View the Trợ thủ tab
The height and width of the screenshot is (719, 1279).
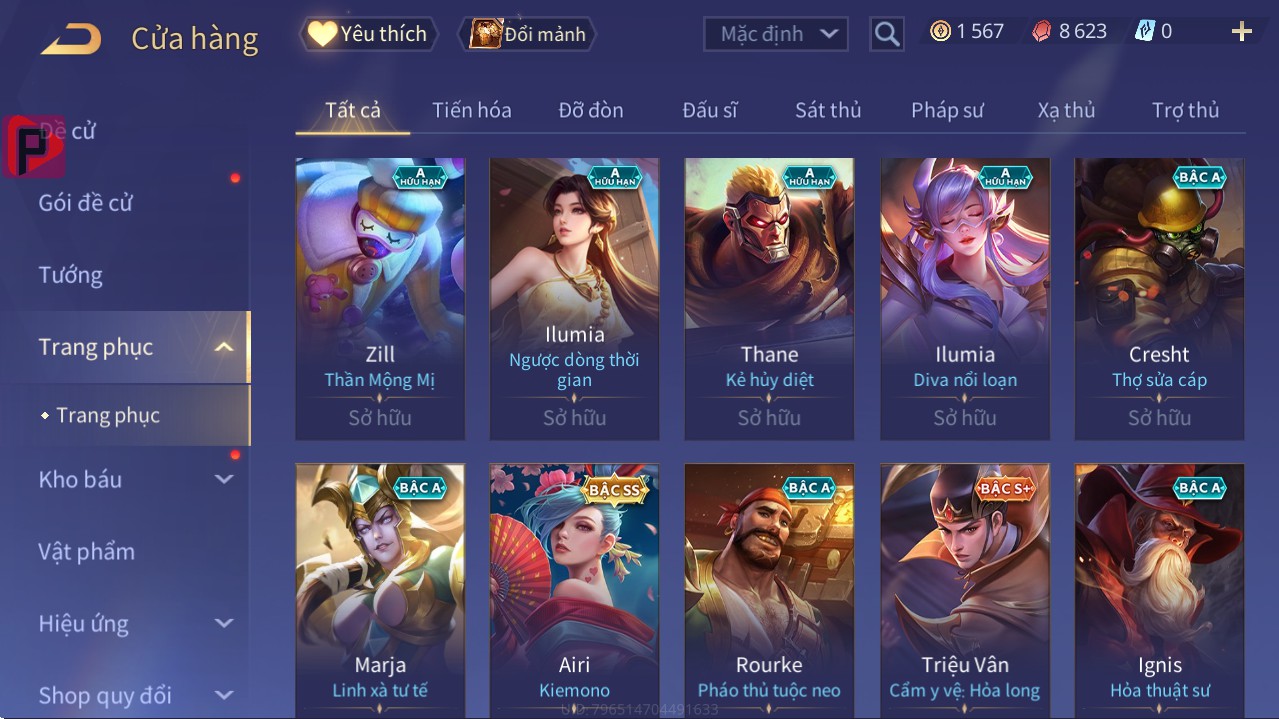[1185, 110]
